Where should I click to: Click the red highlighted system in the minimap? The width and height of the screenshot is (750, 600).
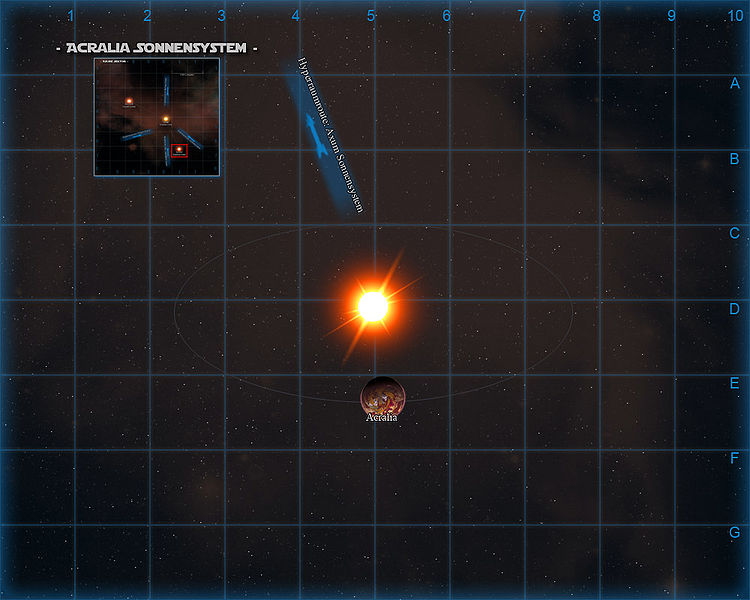coord(180,151)
